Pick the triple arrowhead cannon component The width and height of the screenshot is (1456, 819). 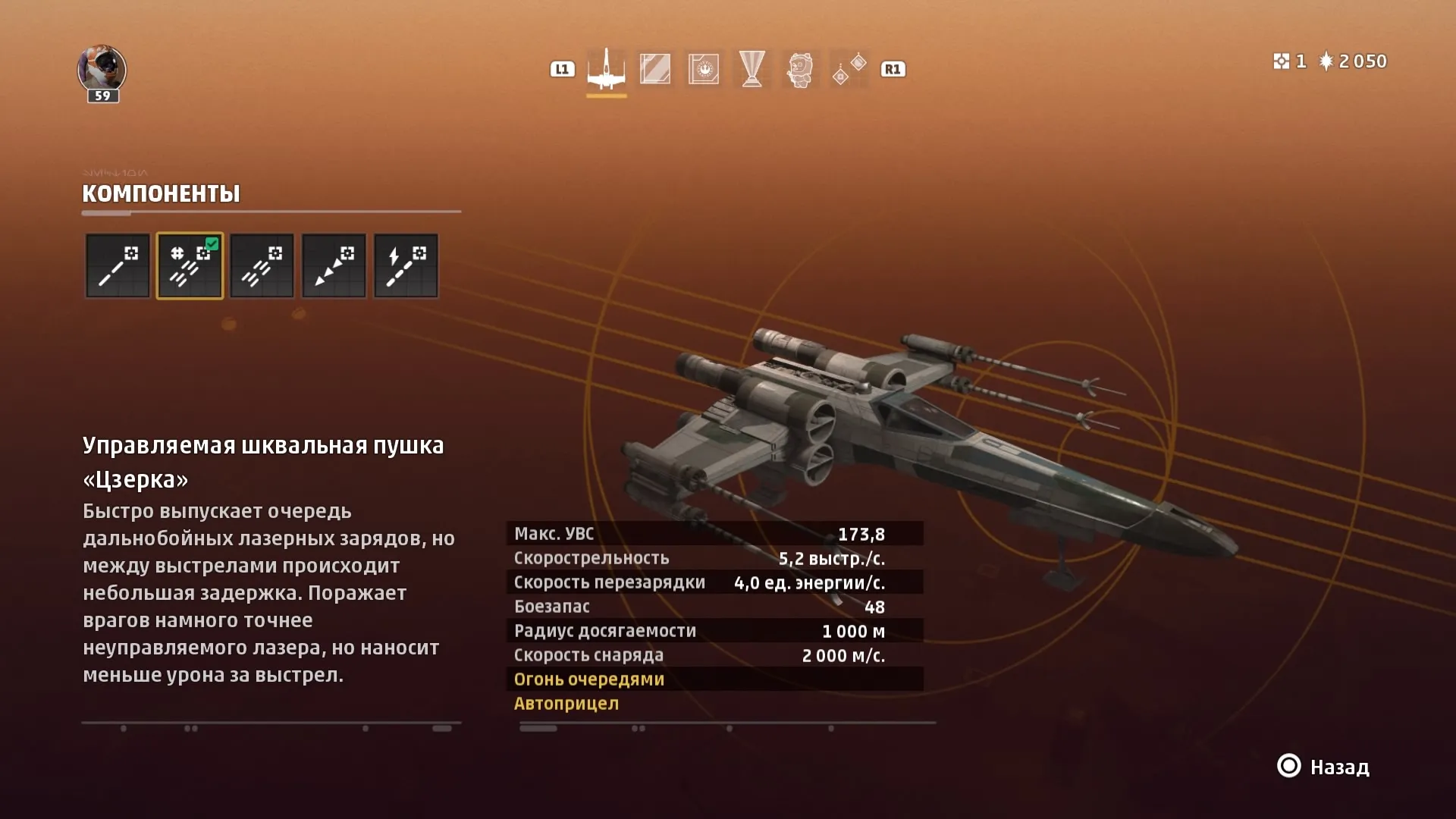point(334,265)
